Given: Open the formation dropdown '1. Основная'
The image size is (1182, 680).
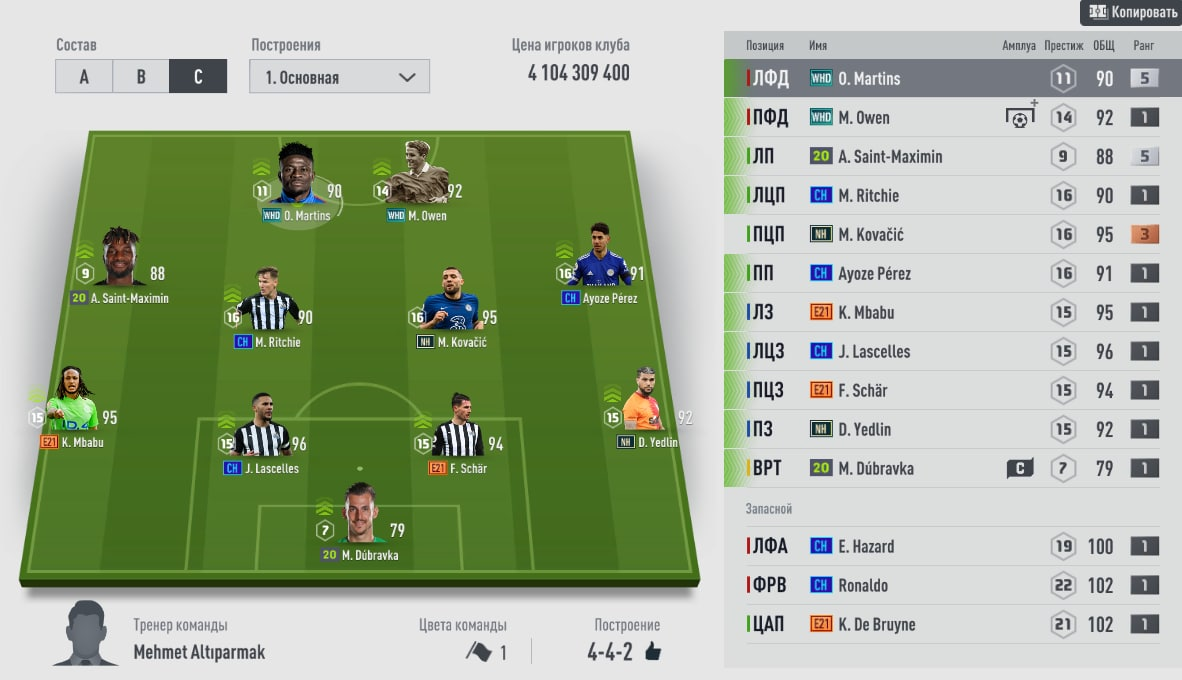Looking at the screenshot, I should pyautogui.click(x=339, y=77).
